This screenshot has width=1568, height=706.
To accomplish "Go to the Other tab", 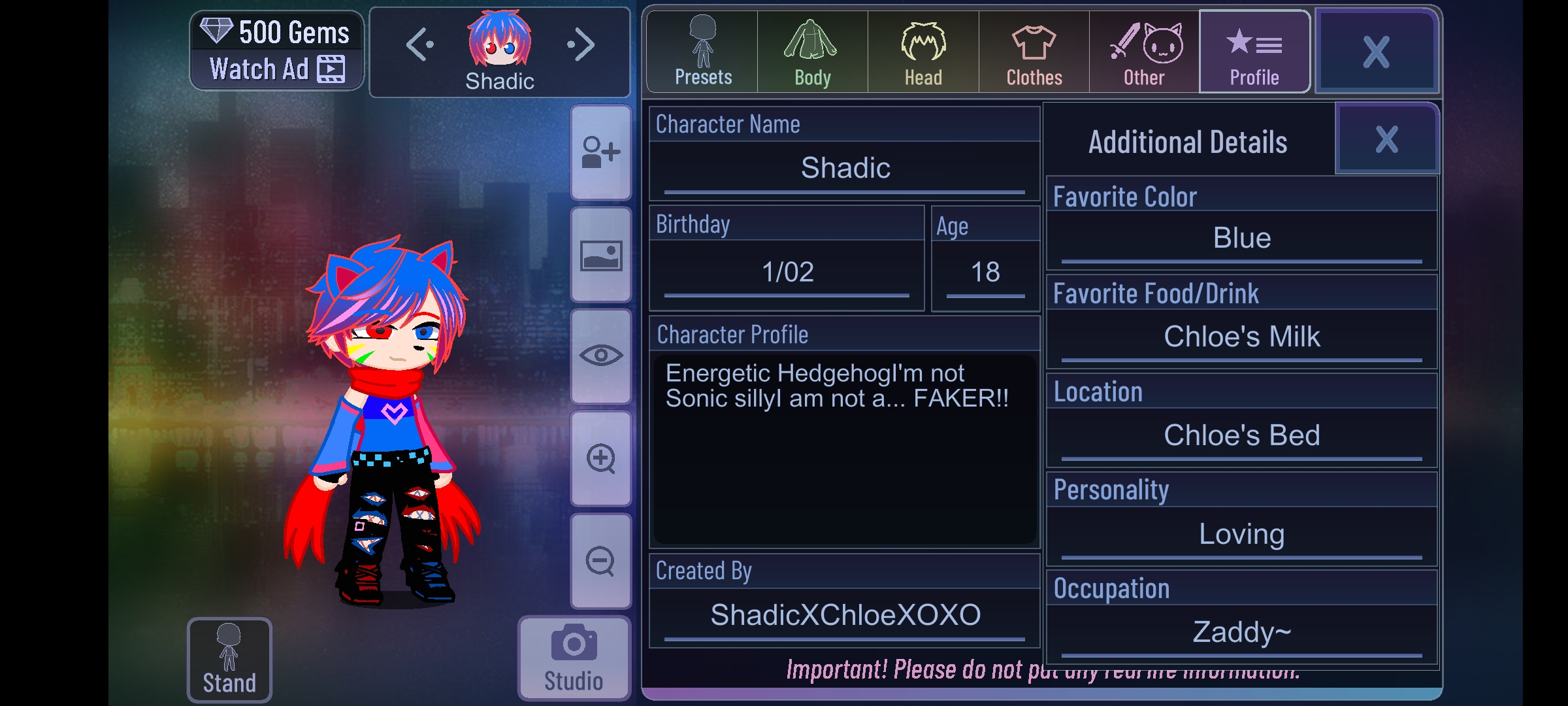I will (x=1144, y=52).
